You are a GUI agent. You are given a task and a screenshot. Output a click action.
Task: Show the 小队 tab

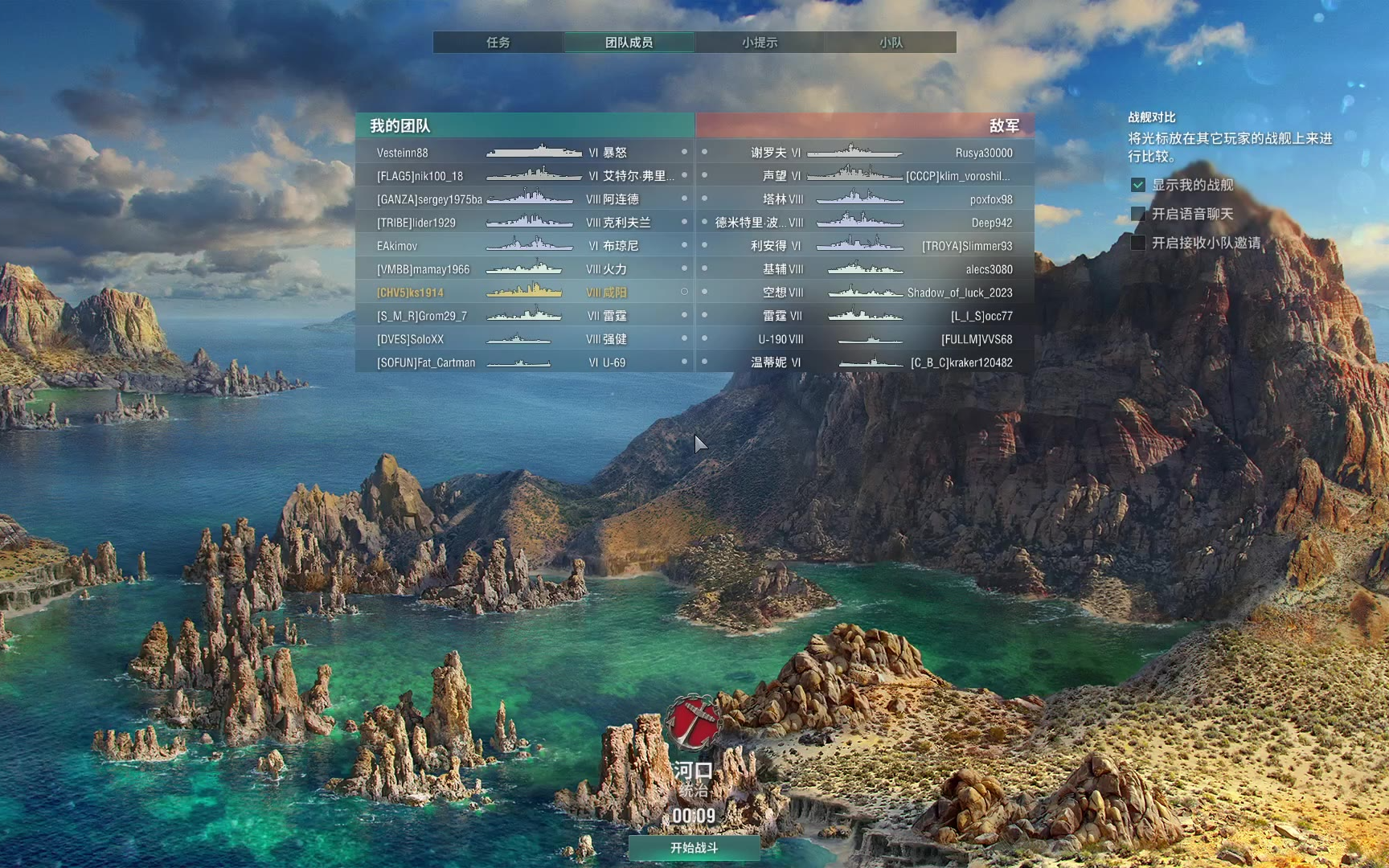[891, 43]
